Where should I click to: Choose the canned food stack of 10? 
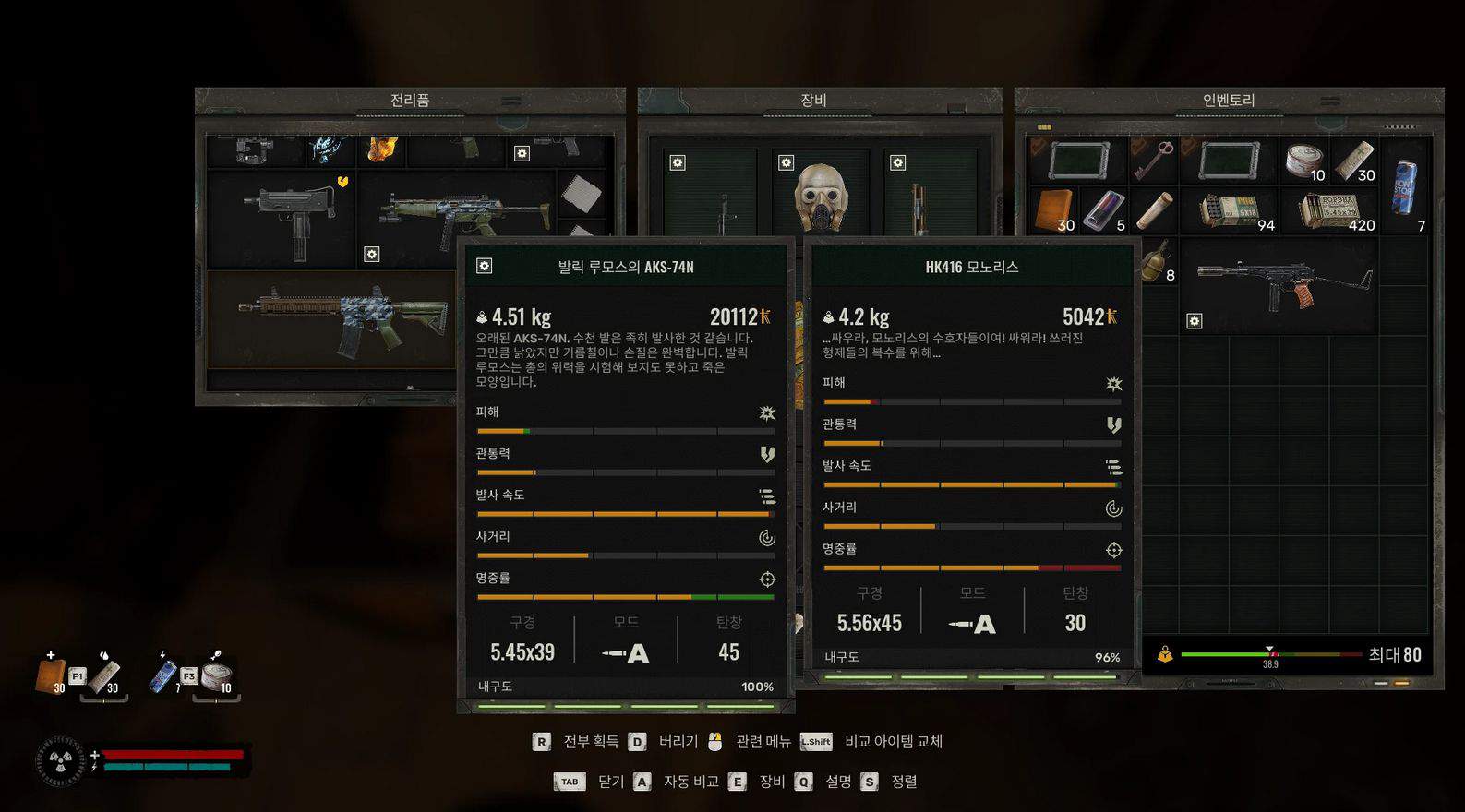(x=1303, y=161)
